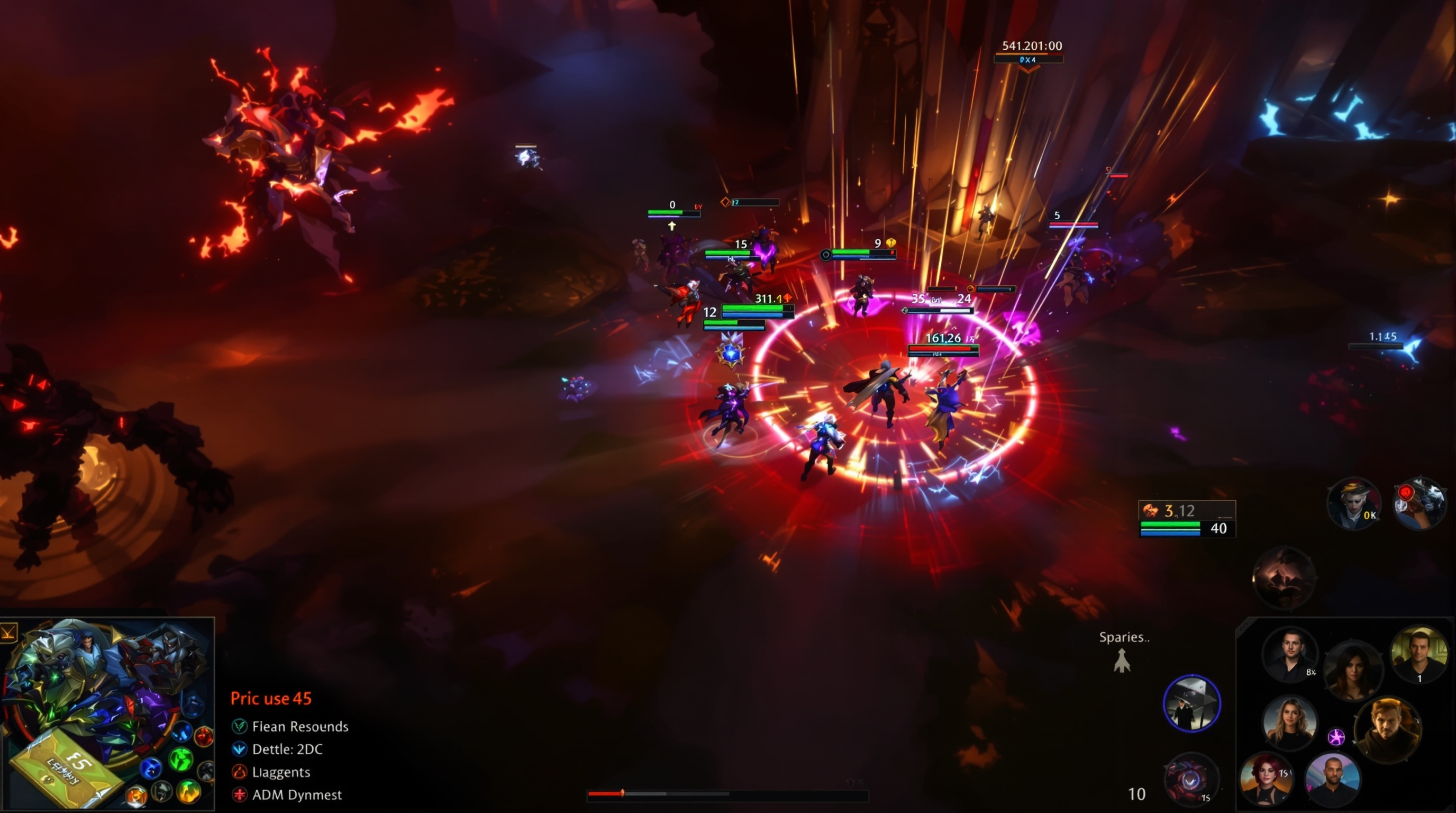Activate the bright green orb ability

tap(181, 758)
